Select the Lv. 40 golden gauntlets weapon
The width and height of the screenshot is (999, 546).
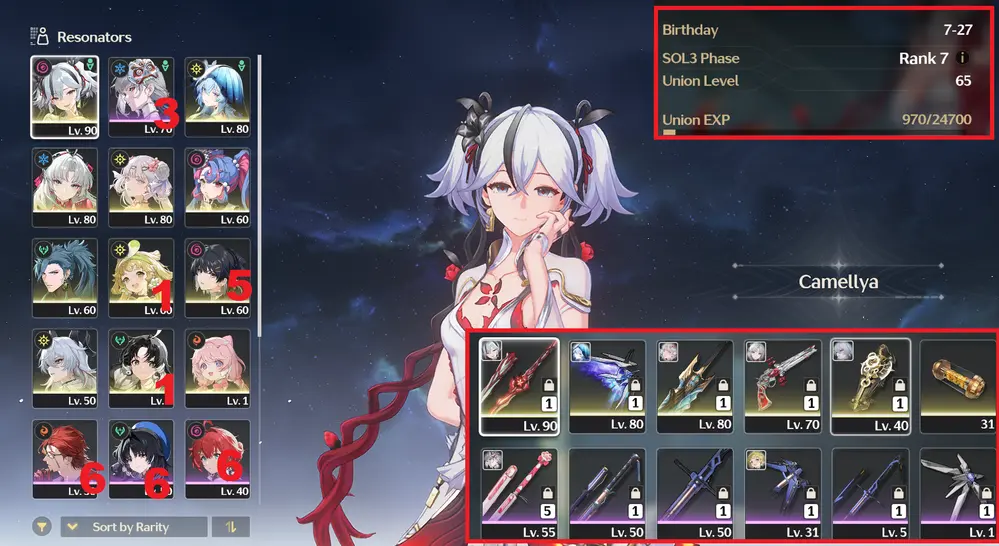869,386
